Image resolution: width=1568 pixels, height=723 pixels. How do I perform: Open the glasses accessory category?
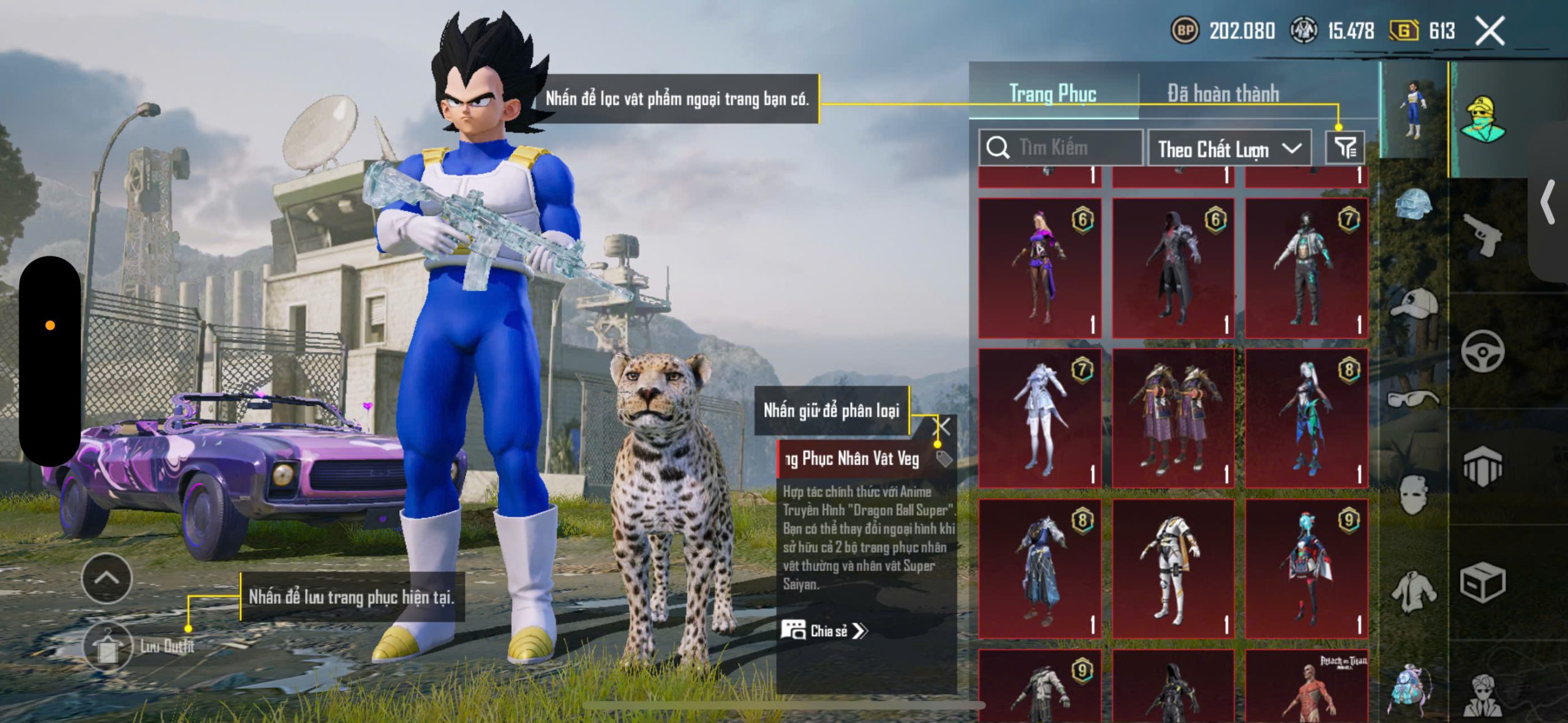pyautogui.click(x=1412, y=399)
